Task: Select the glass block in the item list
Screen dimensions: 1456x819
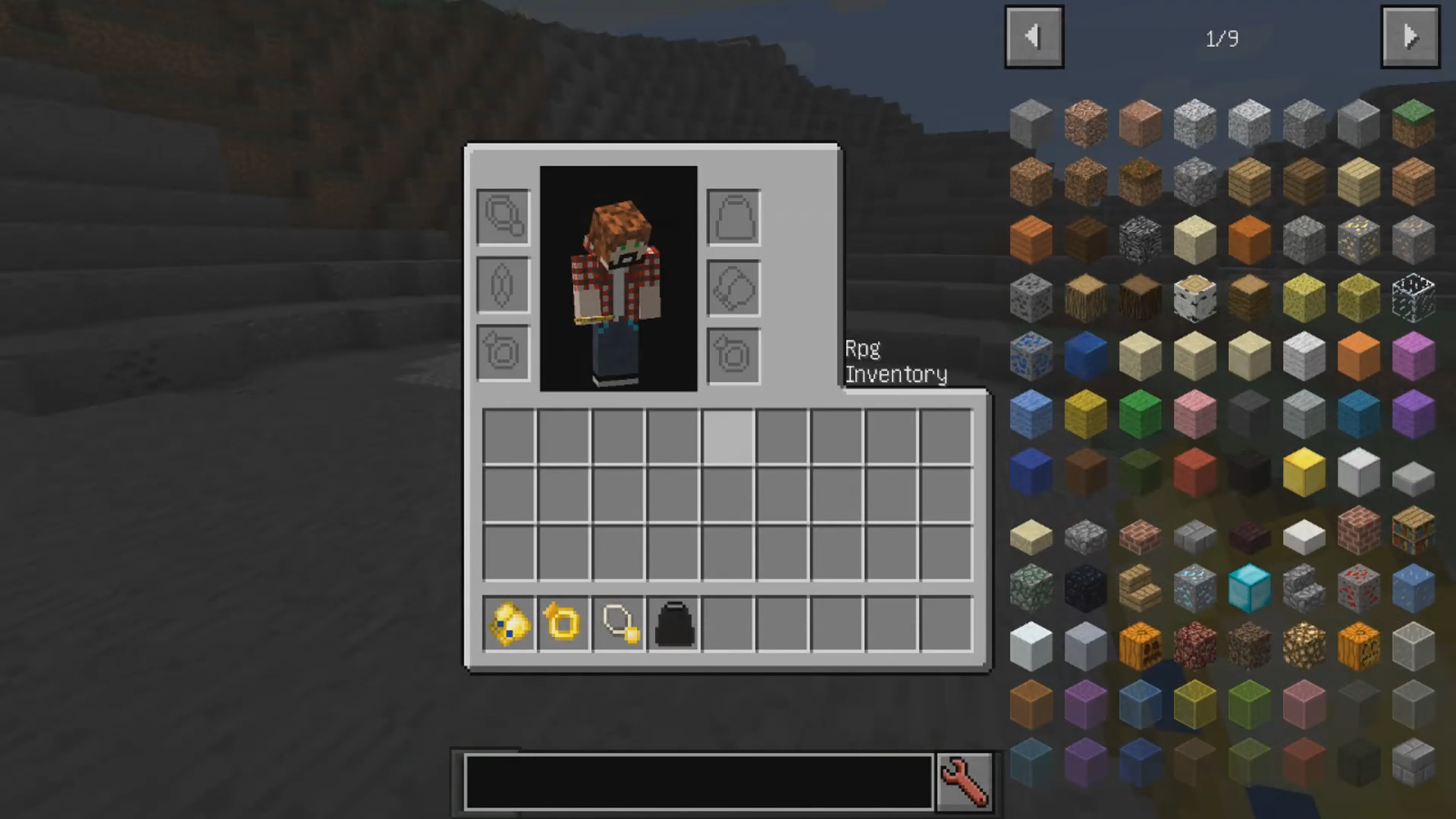Action: [x=1413, y=297]
